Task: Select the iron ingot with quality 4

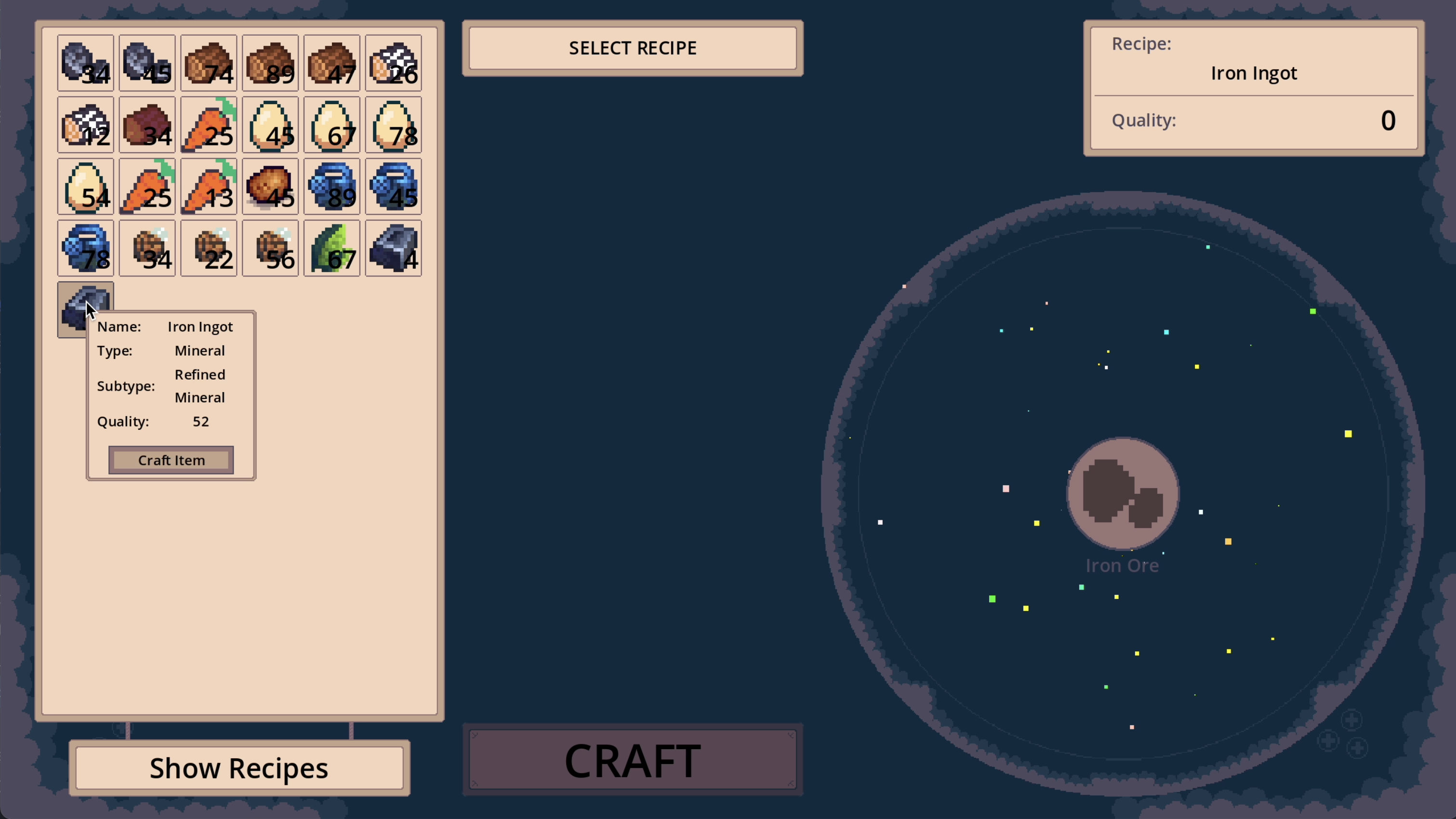Action: pyautogui.click(x=394, y=248)
